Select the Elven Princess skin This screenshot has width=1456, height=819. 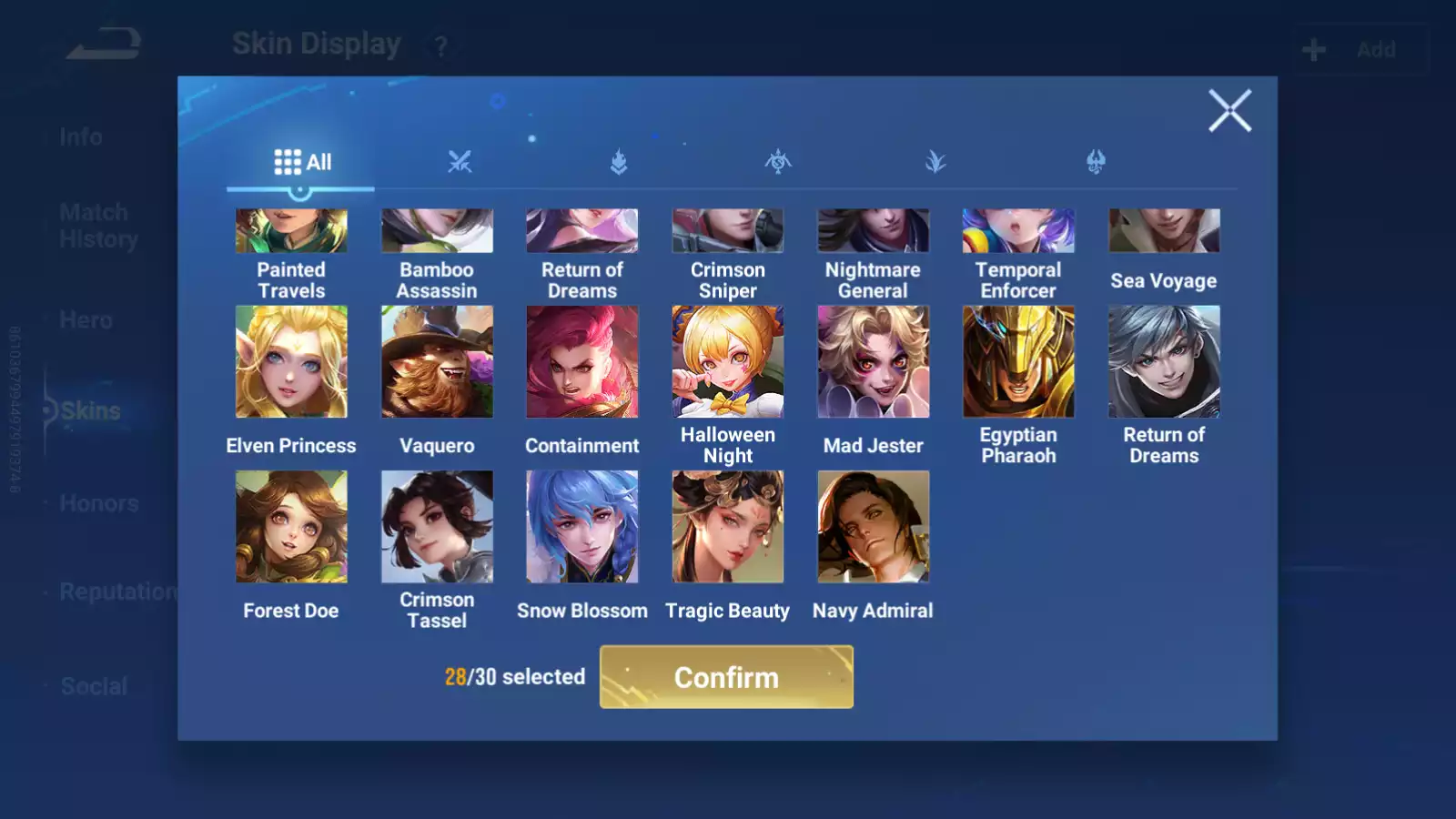click(291, 362)
